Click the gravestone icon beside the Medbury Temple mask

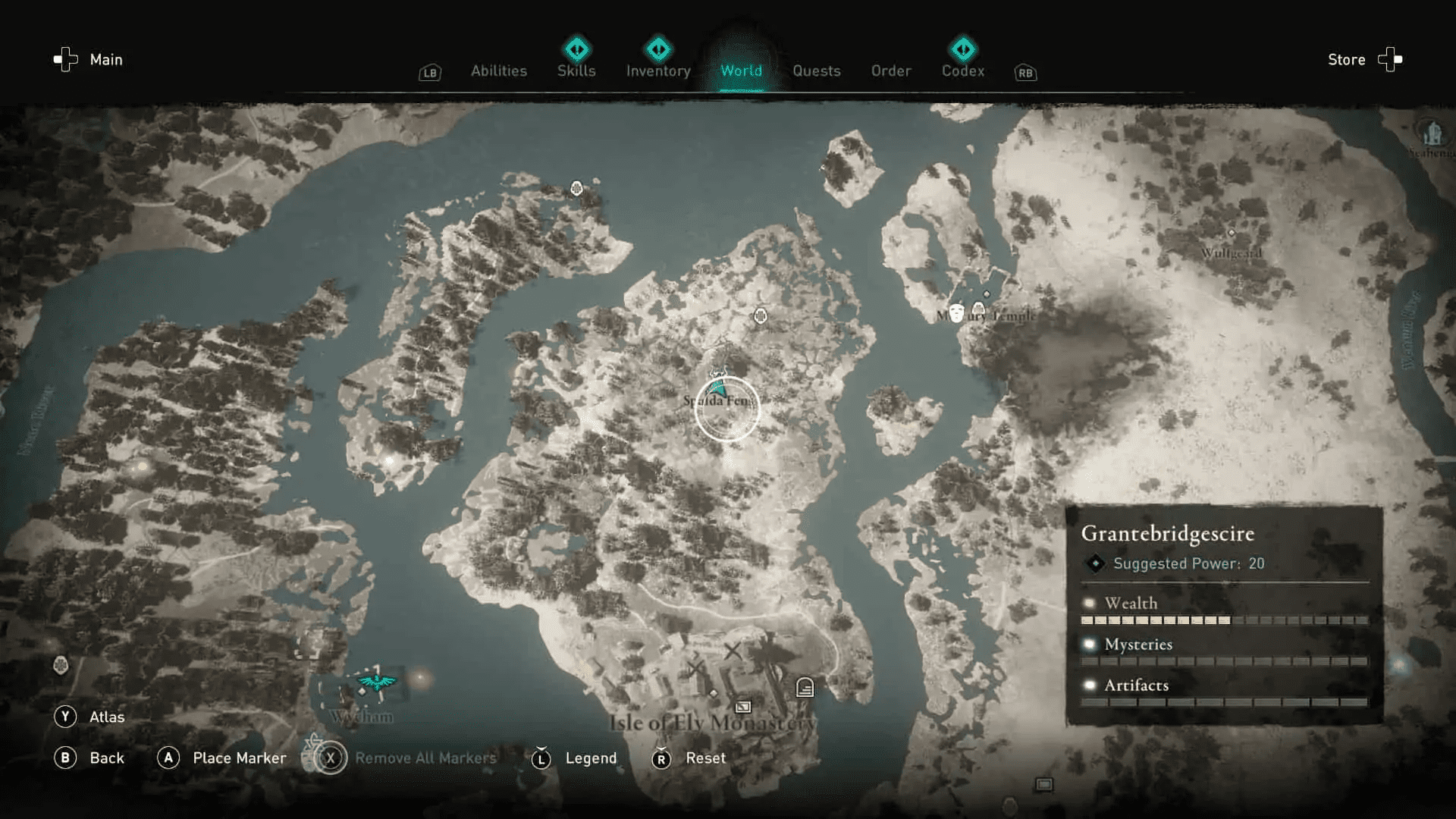[x=978, y=309]
